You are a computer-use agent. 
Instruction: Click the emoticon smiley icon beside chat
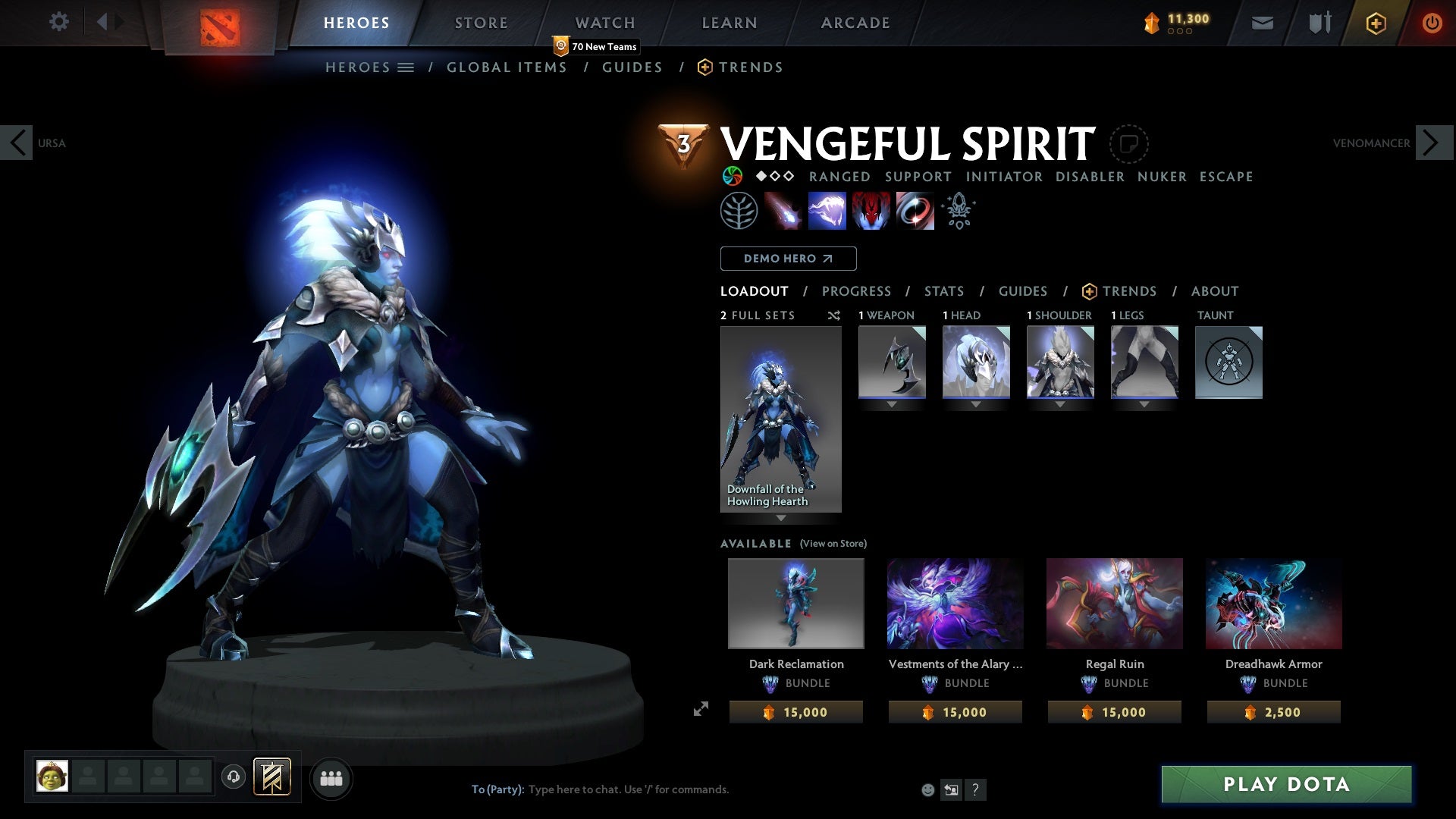pyautogui.click(x=927, y=789)
